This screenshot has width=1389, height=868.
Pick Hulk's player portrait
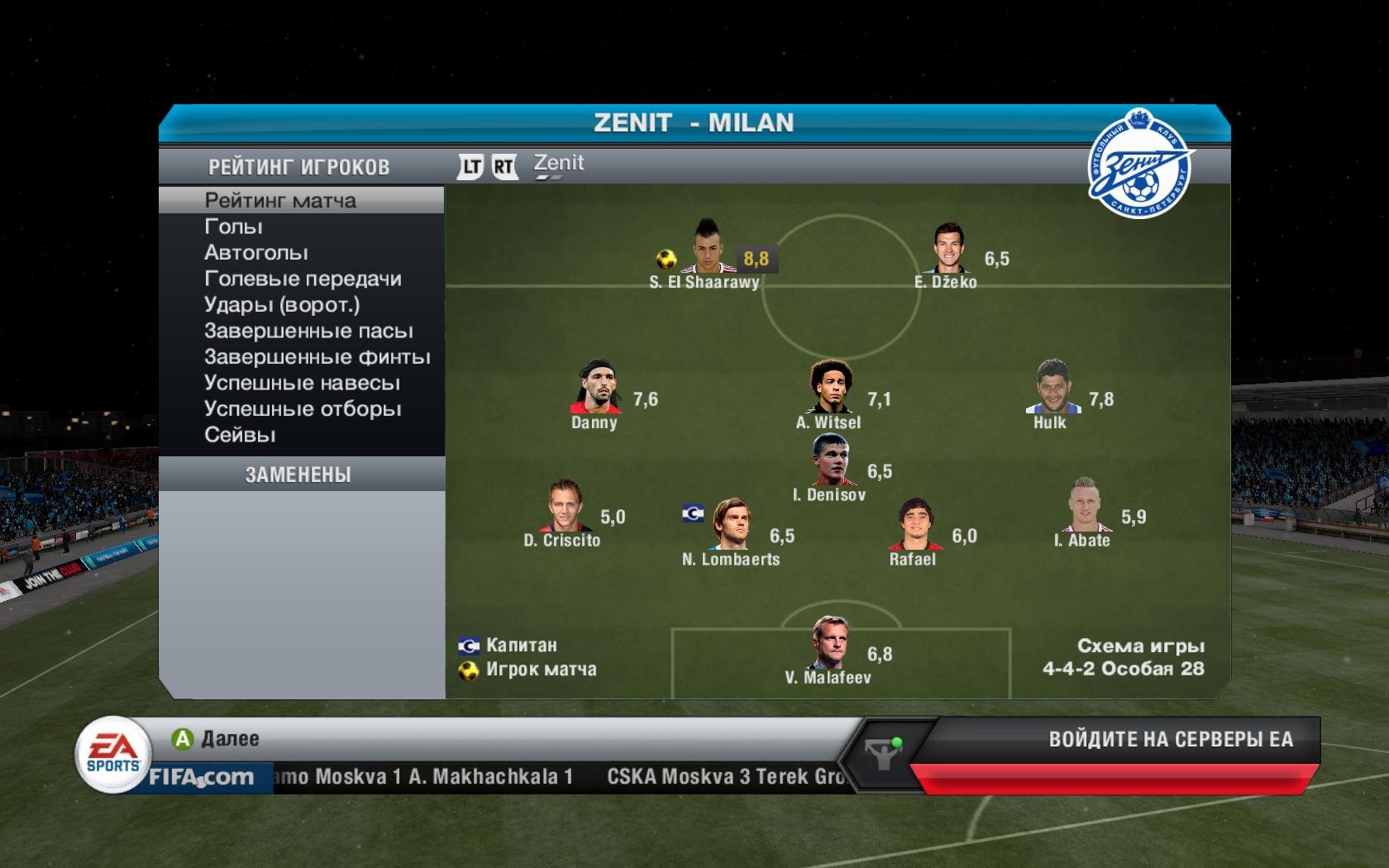tap(1052, 389)
